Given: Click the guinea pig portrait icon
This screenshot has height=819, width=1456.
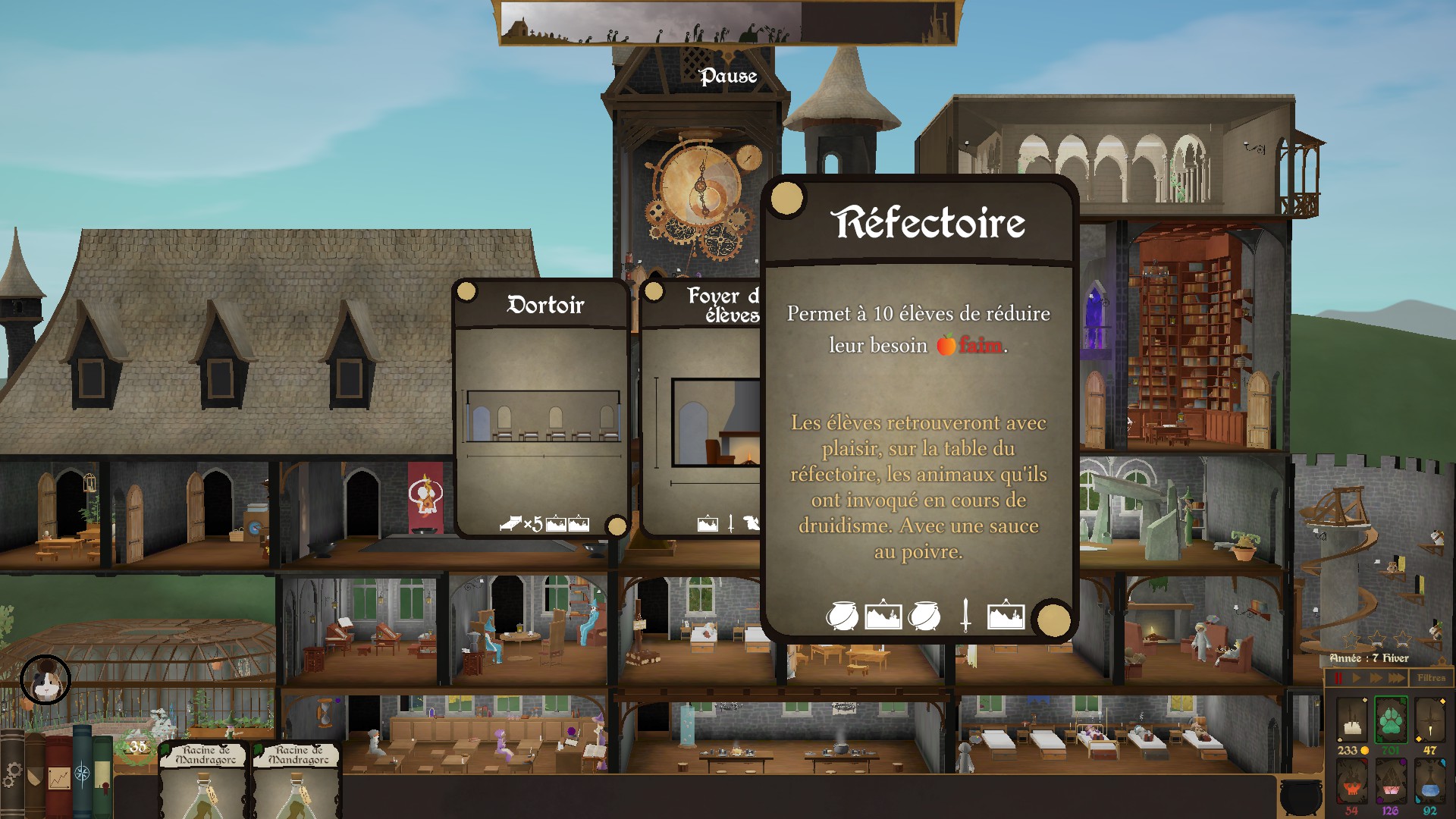Looking at the screenshot, I should tap(45, 679).
